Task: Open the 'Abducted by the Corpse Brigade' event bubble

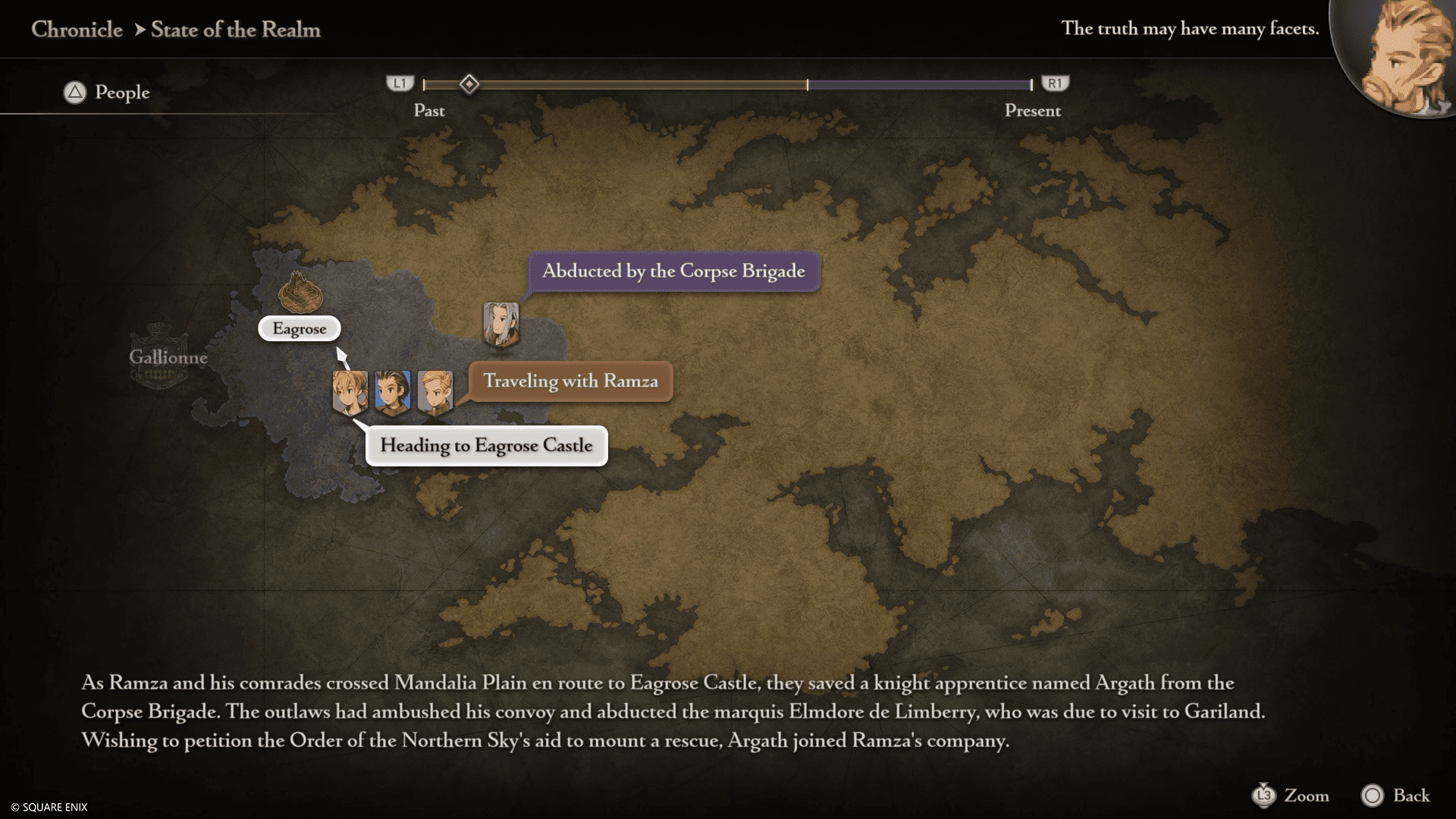Action: click(672, 271)
